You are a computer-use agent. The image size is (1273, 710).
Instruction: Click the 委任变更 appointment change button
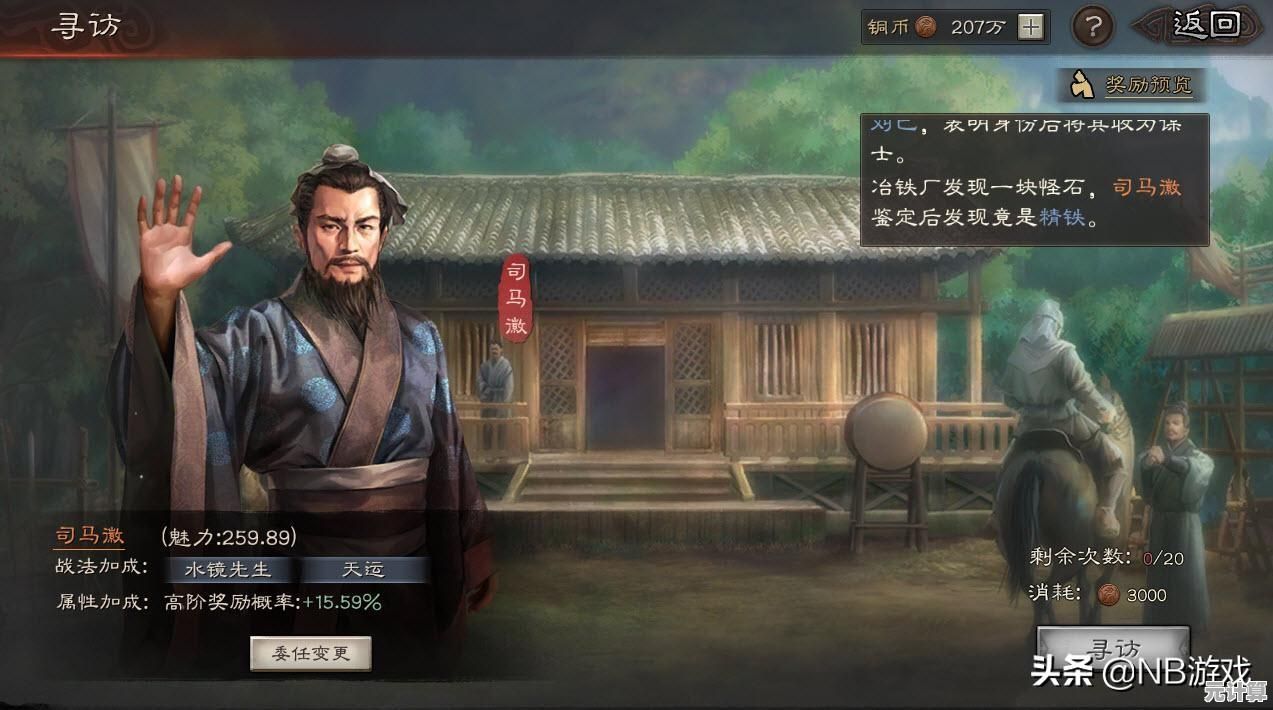311,653
